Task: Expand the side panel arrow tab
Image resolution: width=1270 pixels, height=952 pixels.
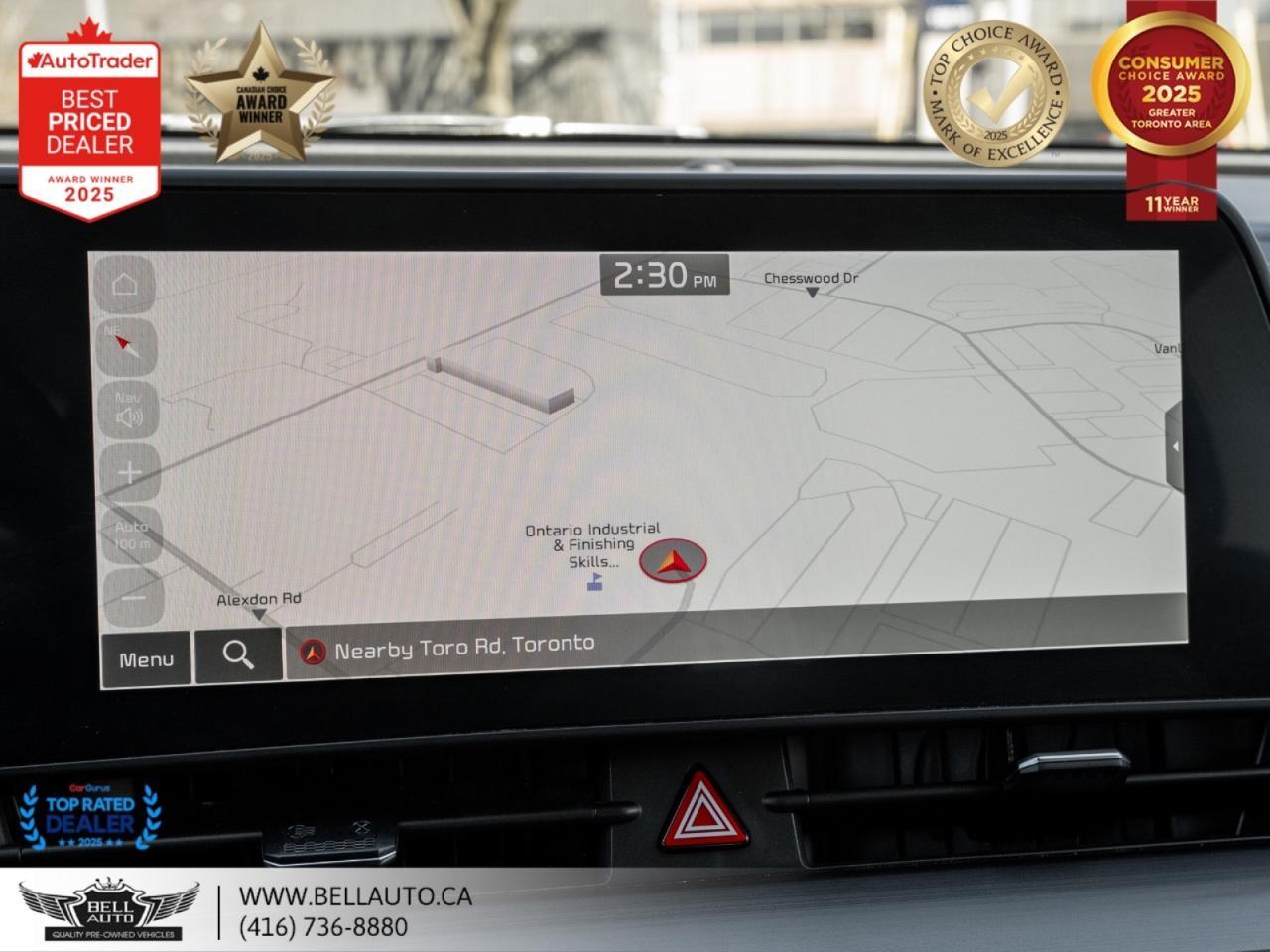Action: point(1175,447)
